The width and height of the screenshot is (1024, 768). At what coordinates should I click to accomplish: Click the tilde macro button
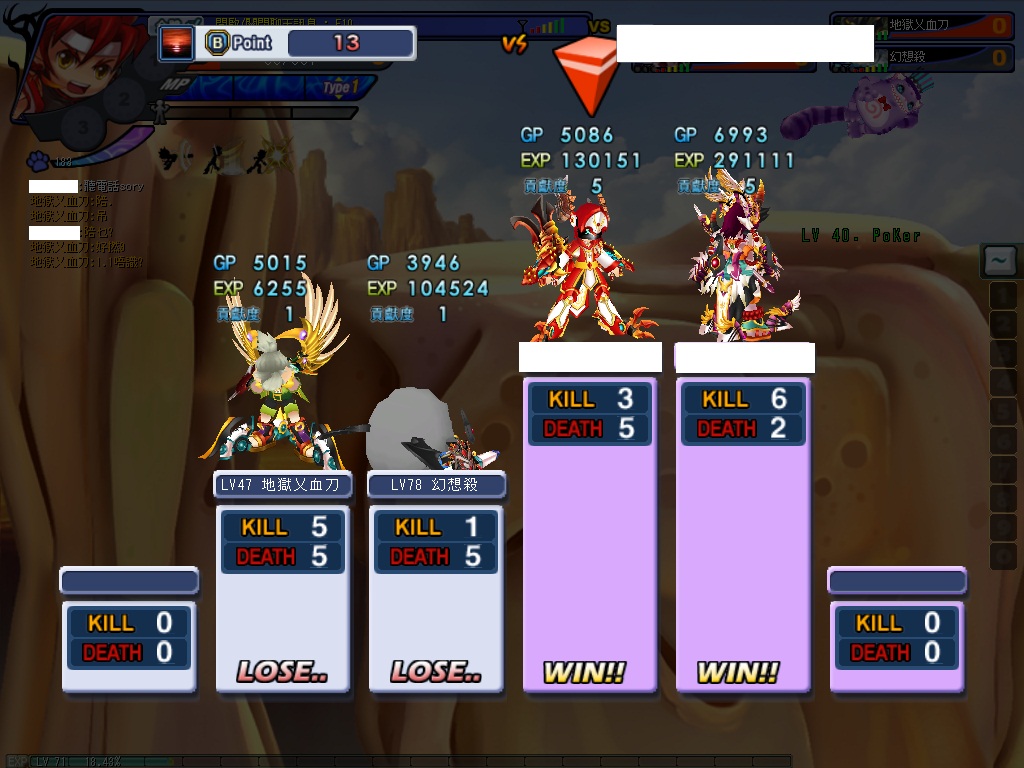point(1000,261)
